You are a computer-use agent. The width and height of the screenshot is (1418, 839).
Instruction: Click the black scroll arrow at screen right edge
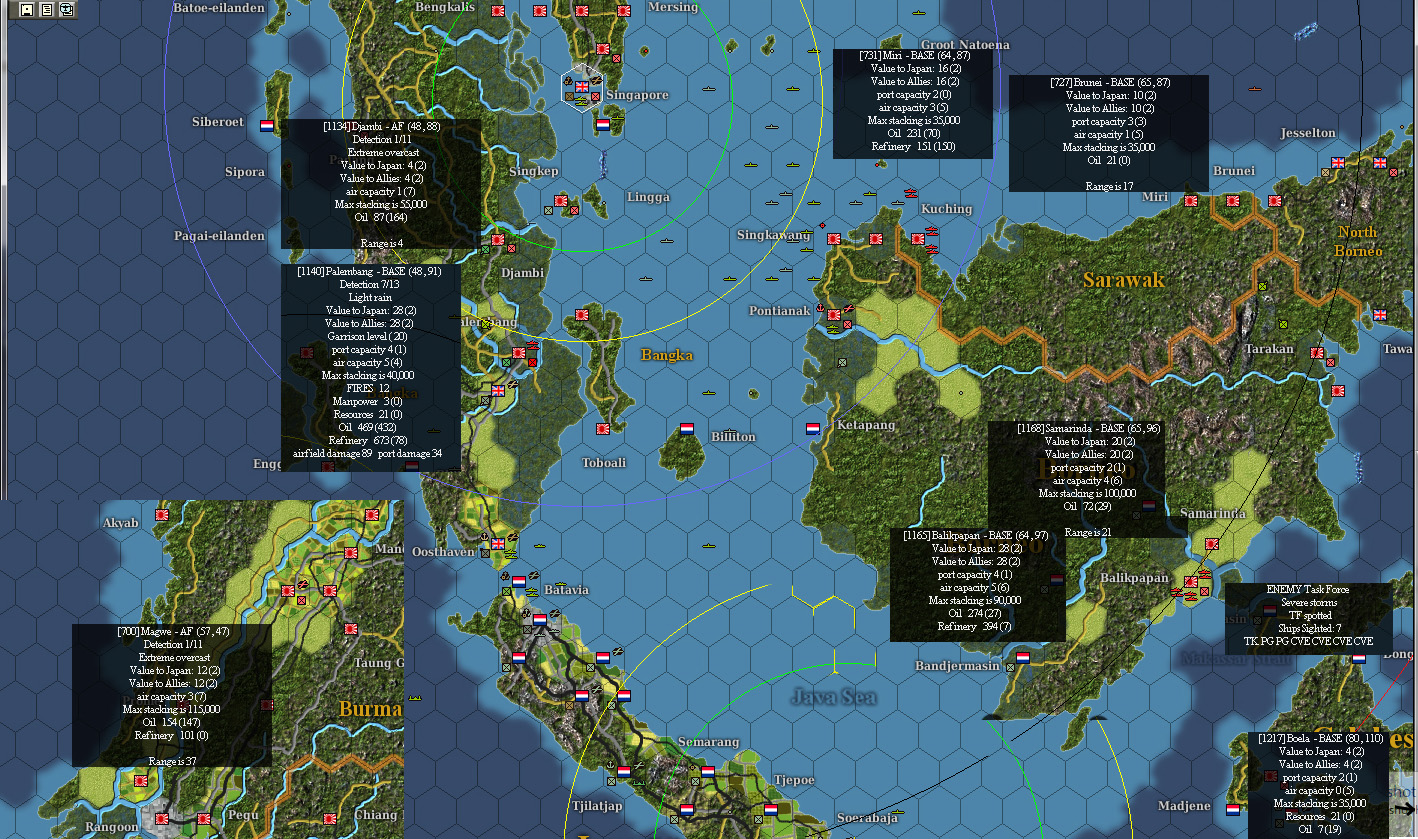pos(1405,808)
